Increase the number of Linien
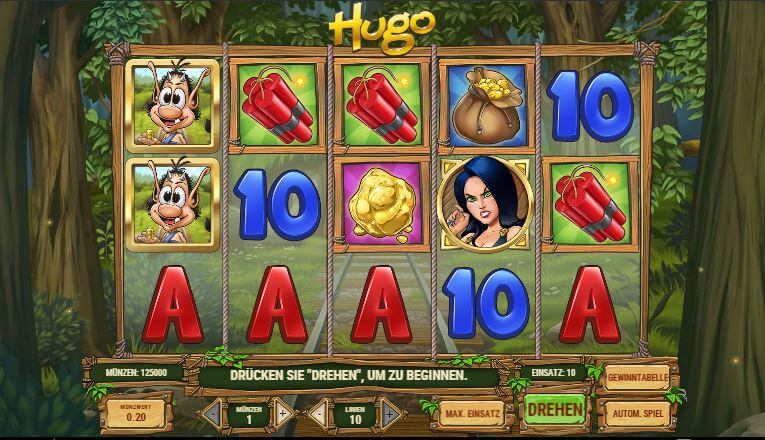Image resolution: width=765 pixels, height=440 pixels. pos(389,411)
